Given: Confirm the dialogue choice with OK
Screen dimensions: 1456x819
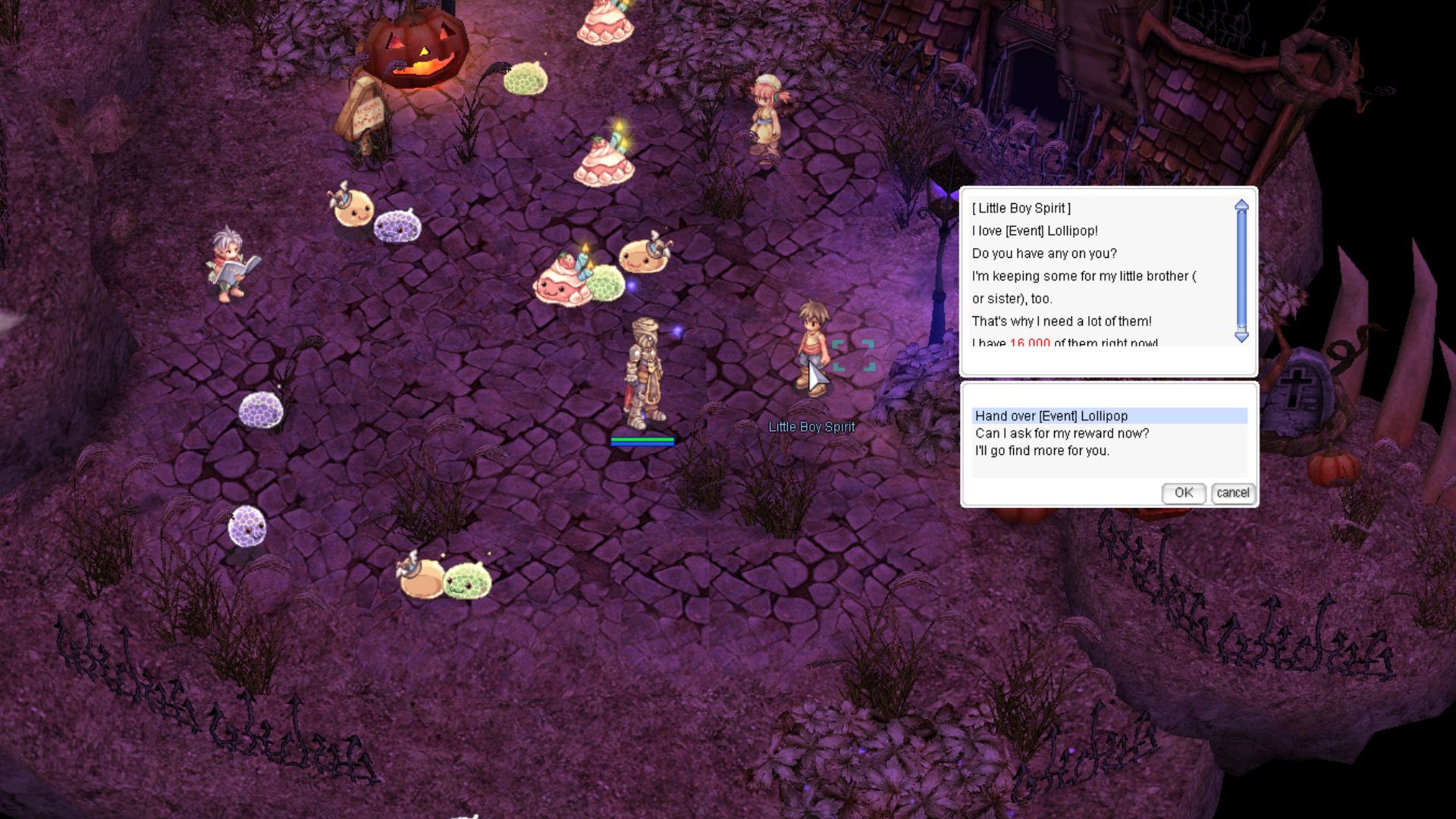Looking at the screenshot, I should pos(1183,493).
